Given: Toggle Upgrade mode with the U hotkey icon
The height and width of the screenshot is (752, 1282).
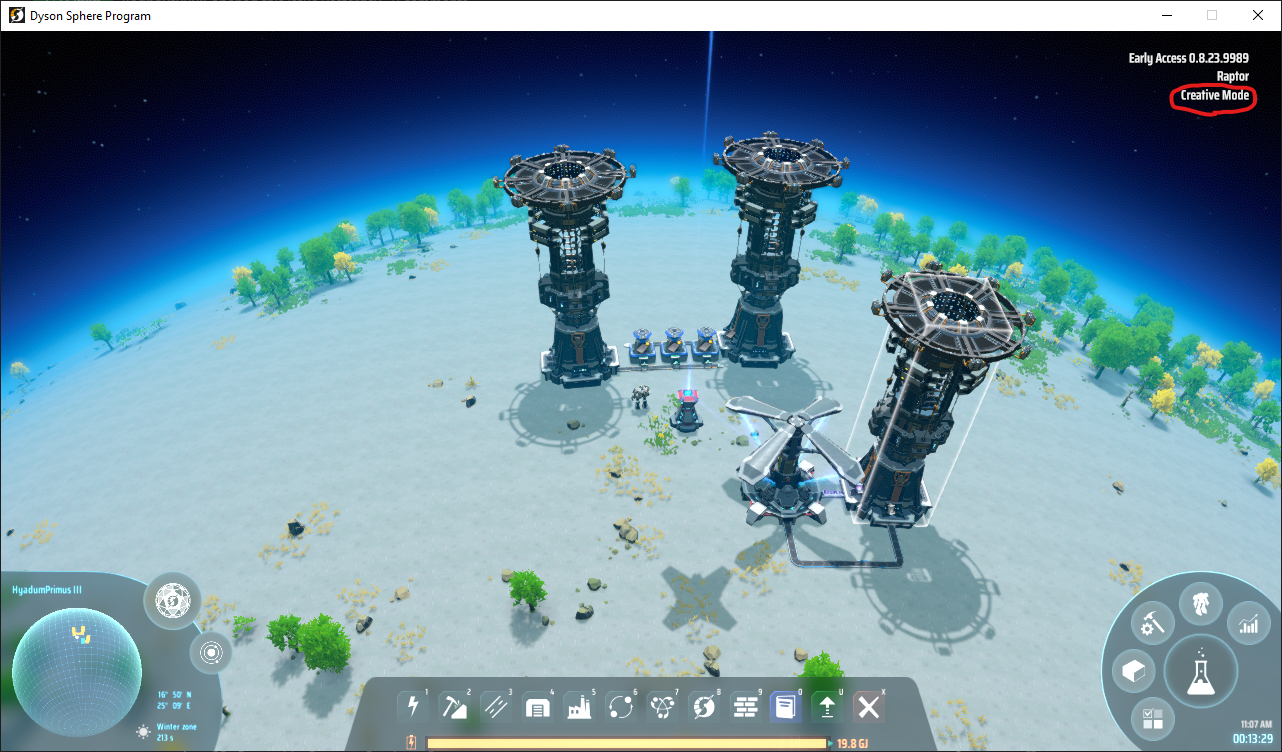Looking at the screenshot, I should click(827, 706).
